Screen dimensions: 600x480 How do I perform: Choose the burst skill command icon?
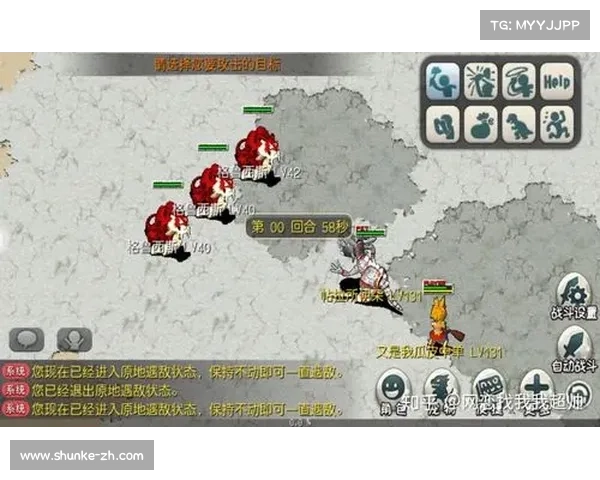480,81
